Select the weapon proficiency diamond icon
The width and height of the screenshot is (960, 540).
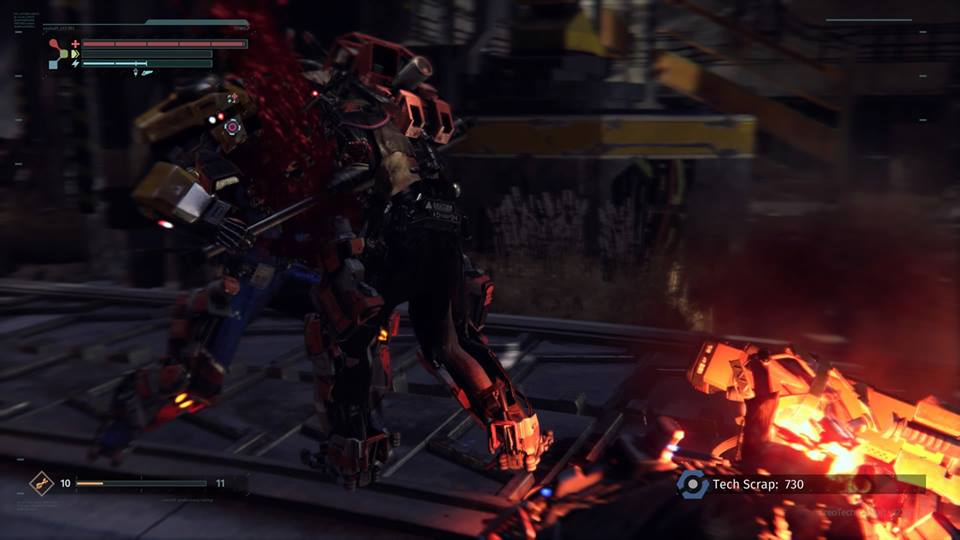pos(41,484)
